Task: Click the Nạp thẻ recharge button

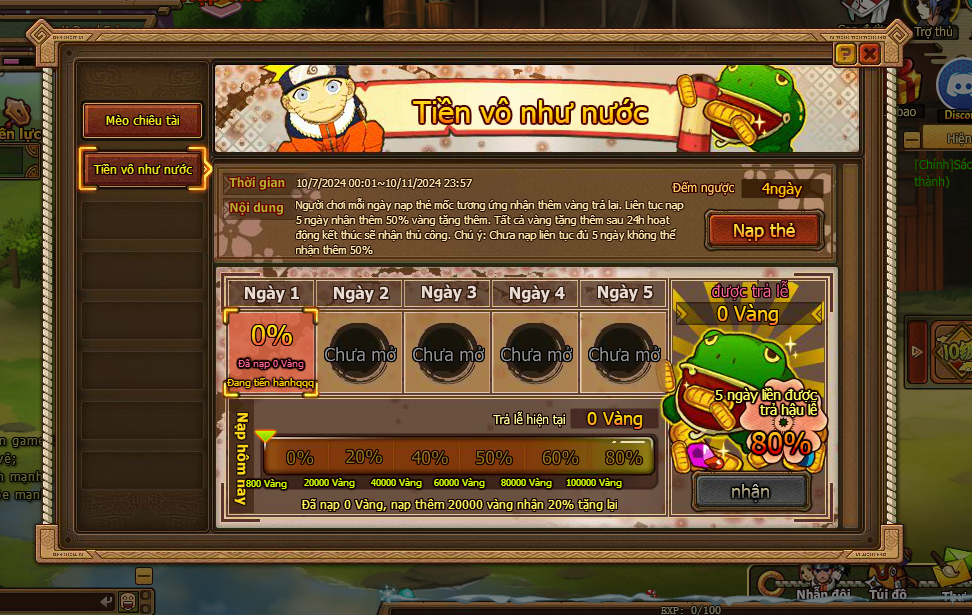Action: coord(763,231)
